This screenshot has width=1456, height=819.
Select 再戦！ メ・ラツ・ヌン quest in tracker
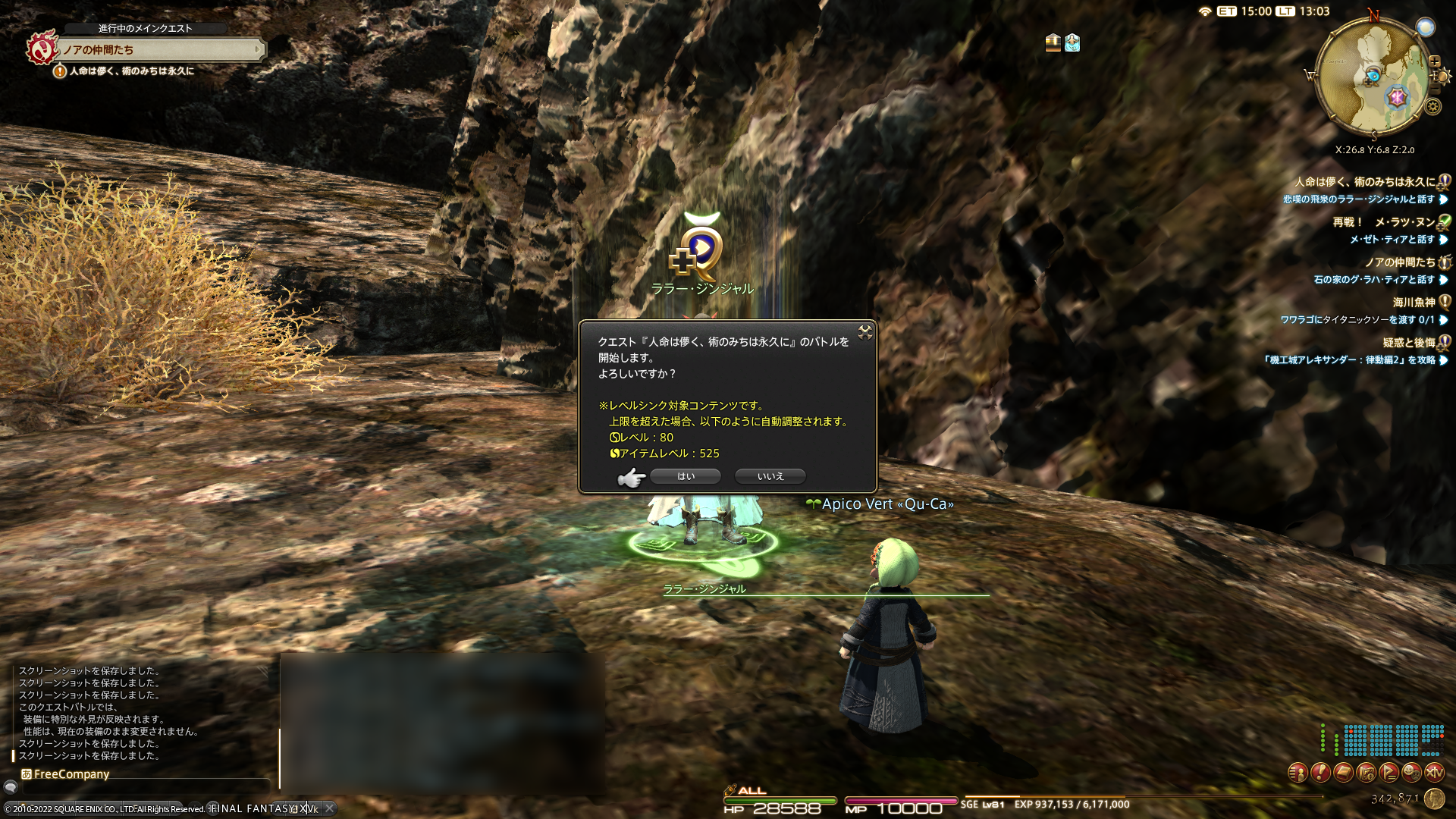click(x=1383, y=222)
